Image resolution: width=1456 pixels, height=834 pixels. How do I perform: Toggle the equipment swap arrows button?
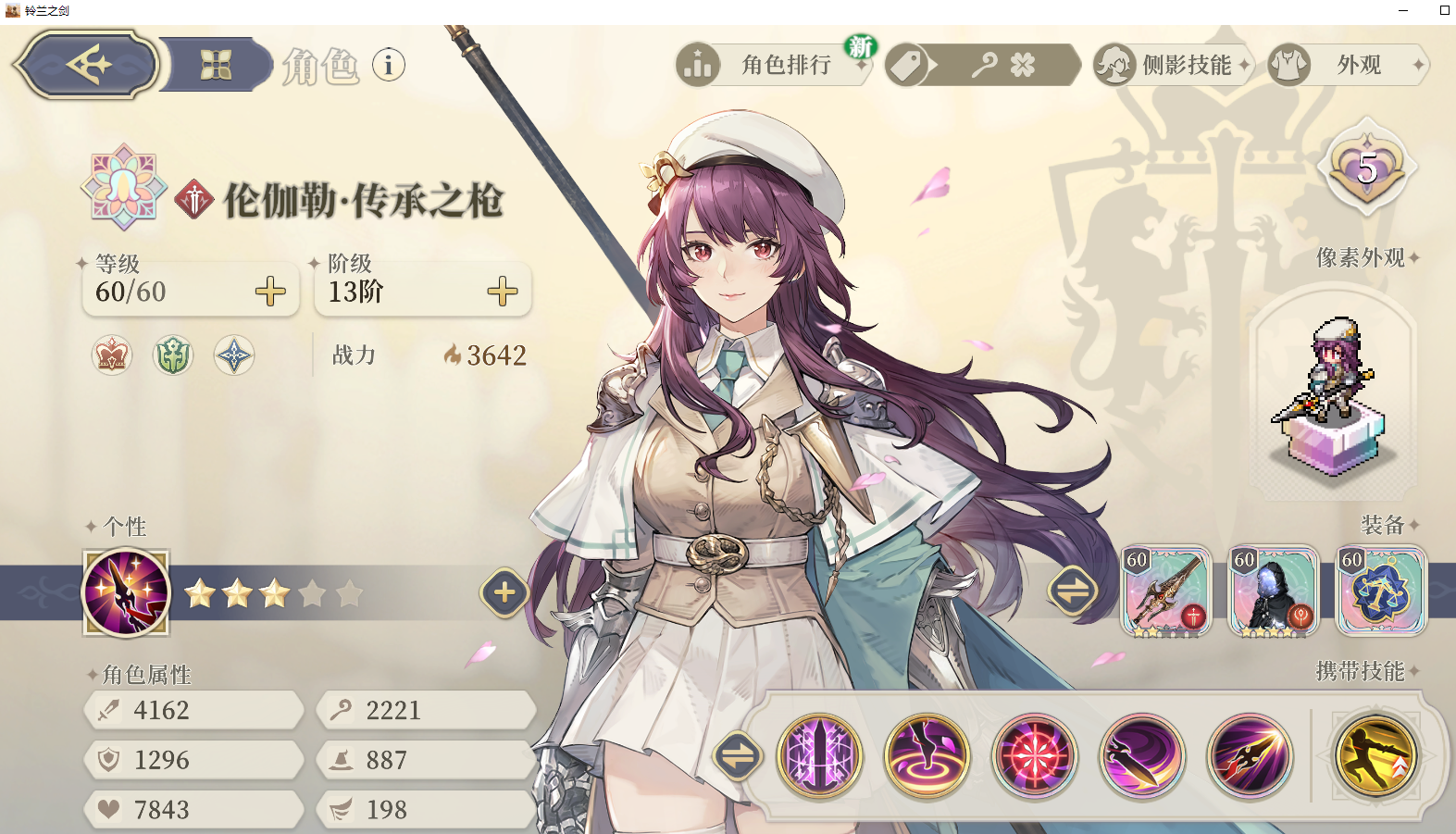coord(1074,591)
